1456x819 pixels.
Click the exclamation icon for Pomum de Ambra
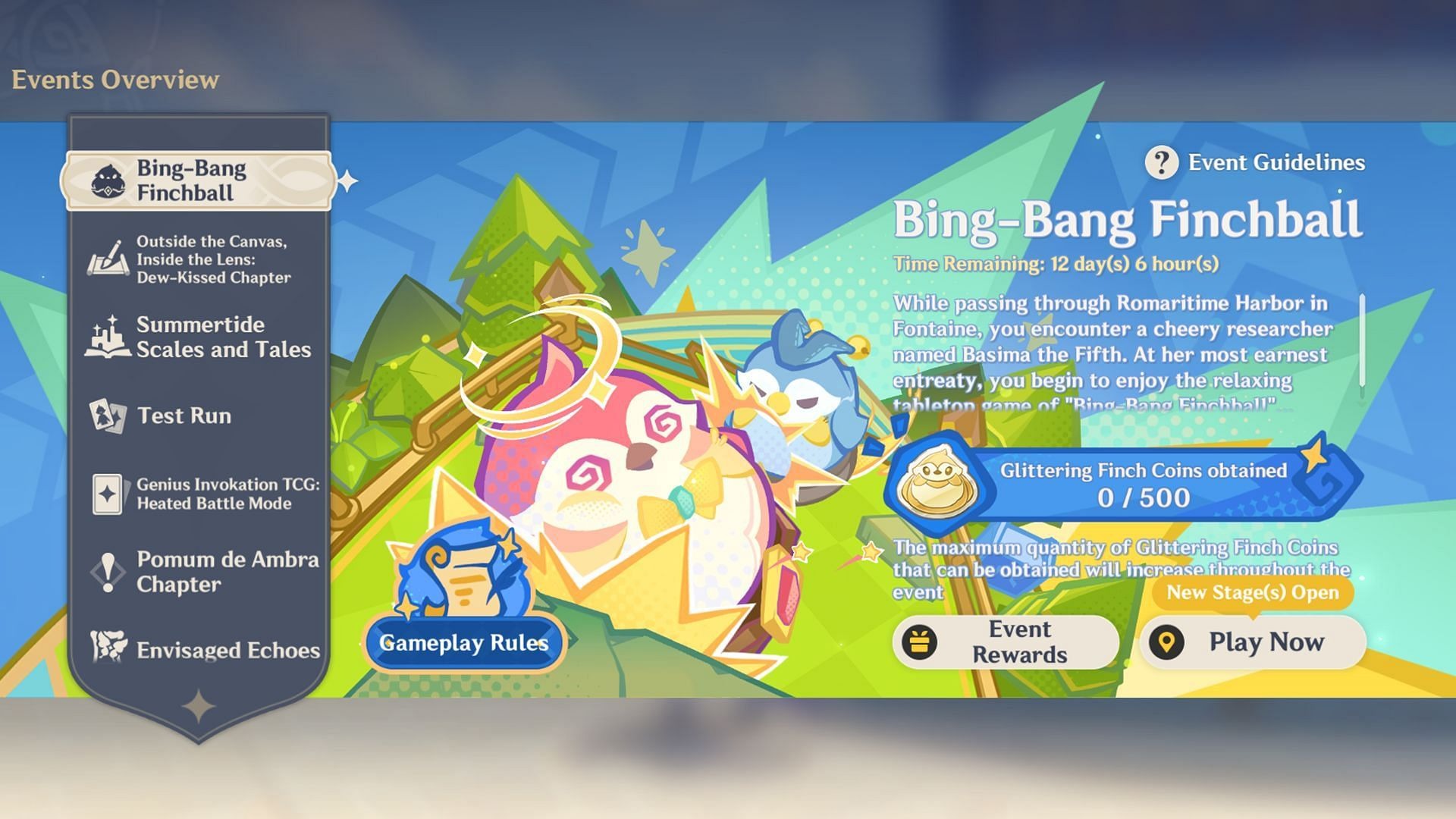[x=107, y=572]
